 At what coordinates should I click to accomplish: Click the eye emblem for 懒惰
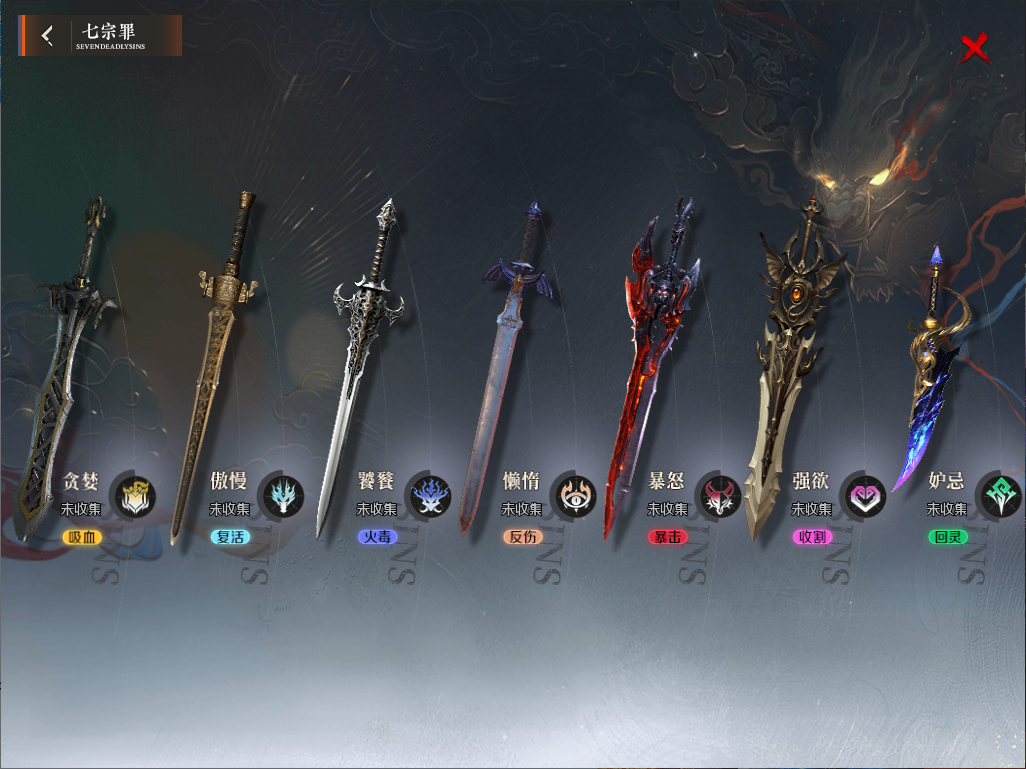[575, 496]
